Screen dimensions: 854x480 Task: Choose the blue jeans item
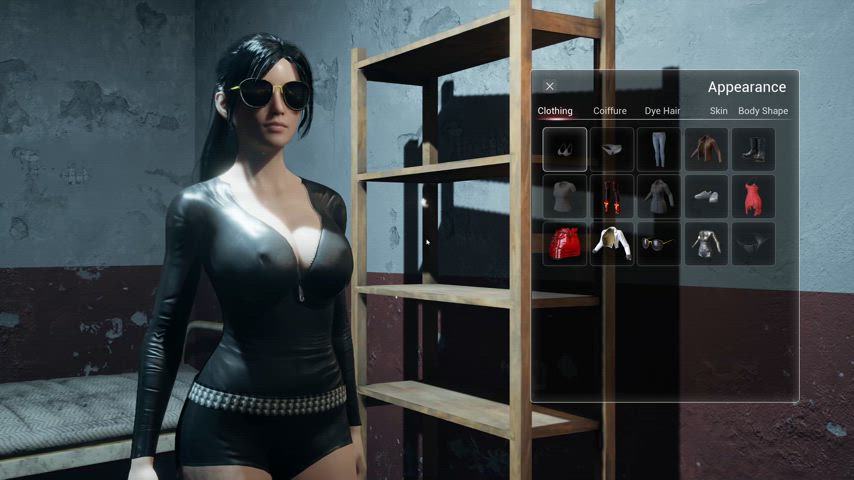point(659,149)
